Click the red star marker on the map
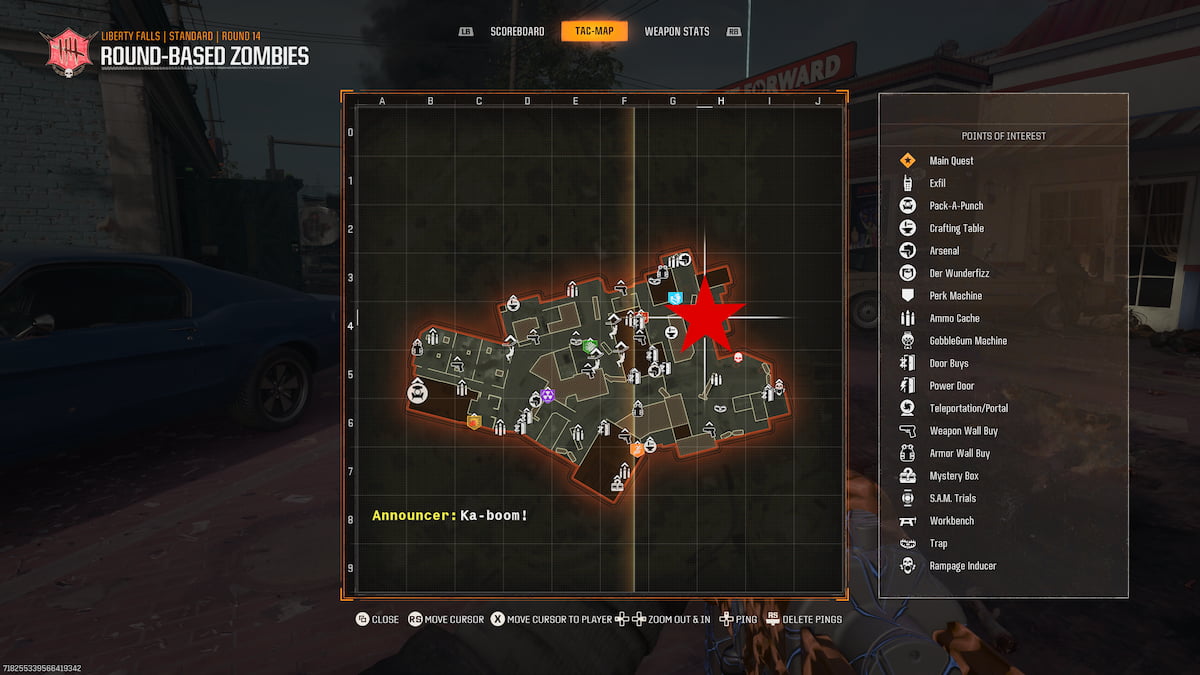 click(x=706, y=315)
